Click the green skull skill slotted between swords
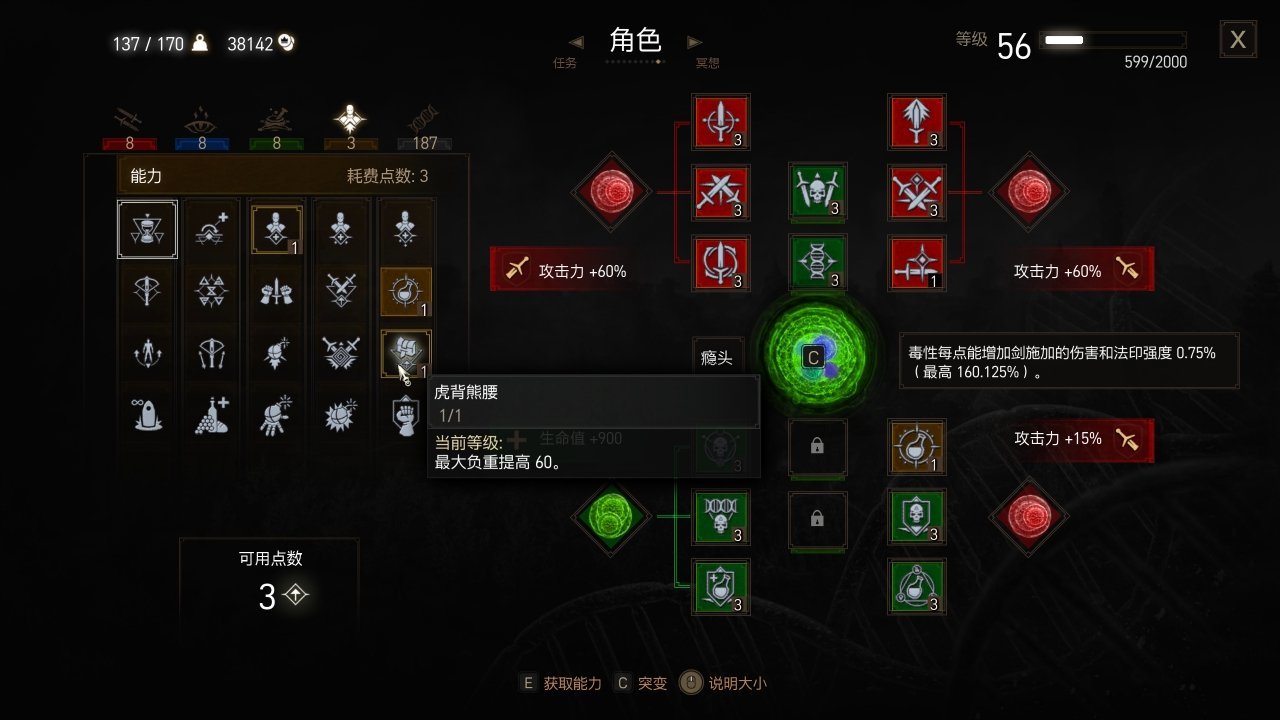The height and width of the screenshot is (720, 1280). coord(819,193)
